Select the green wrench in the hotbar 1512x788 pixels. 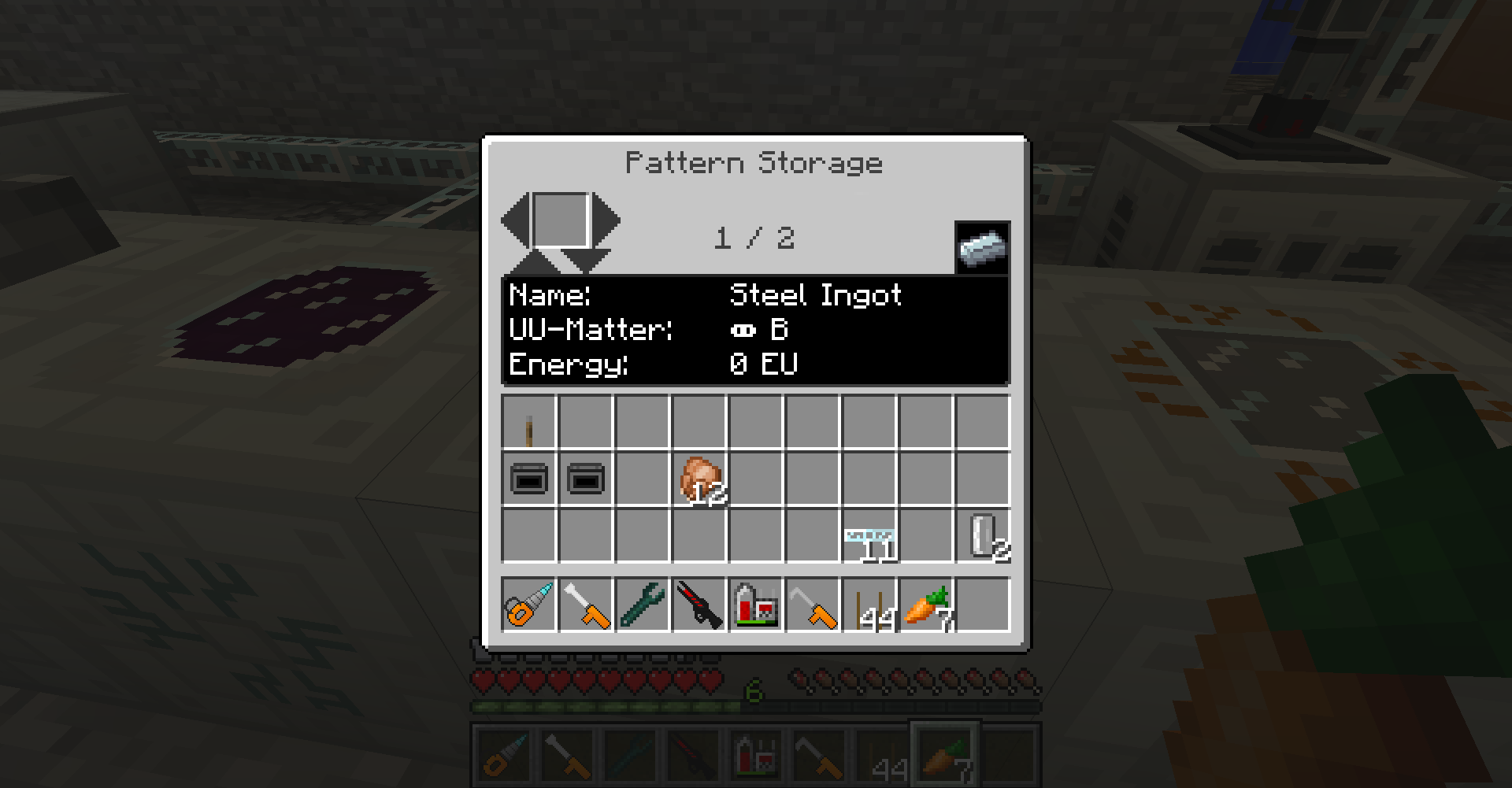(x=643, y=605)
